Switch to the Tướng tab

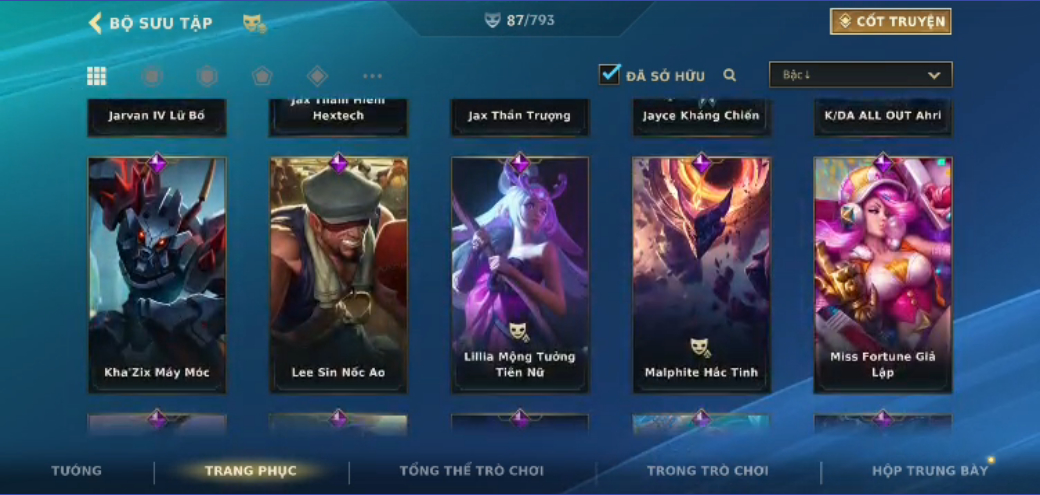click(x=77, y=470)
